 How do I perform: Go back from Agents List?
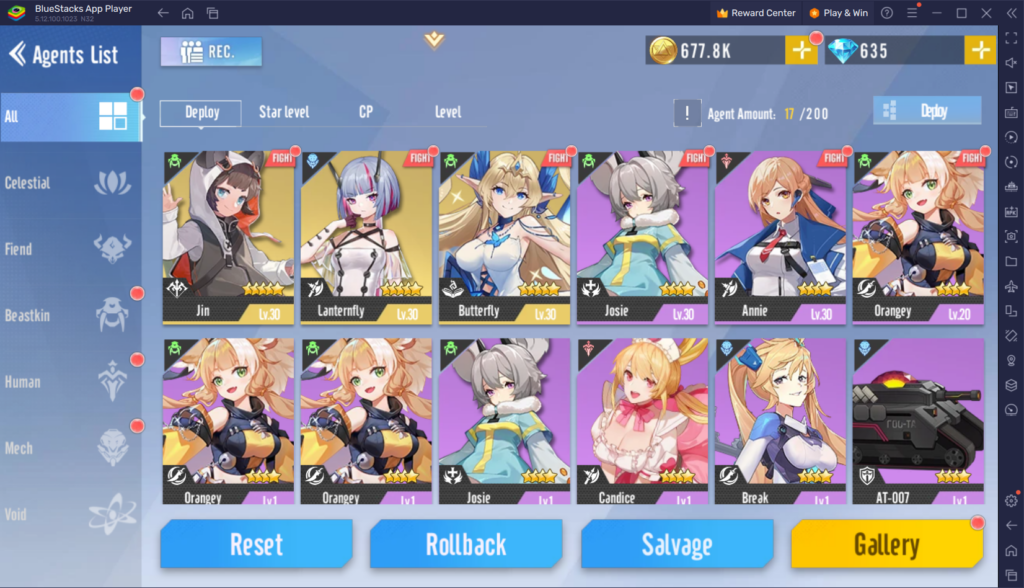pyautogui.click(x=17, y=54)
